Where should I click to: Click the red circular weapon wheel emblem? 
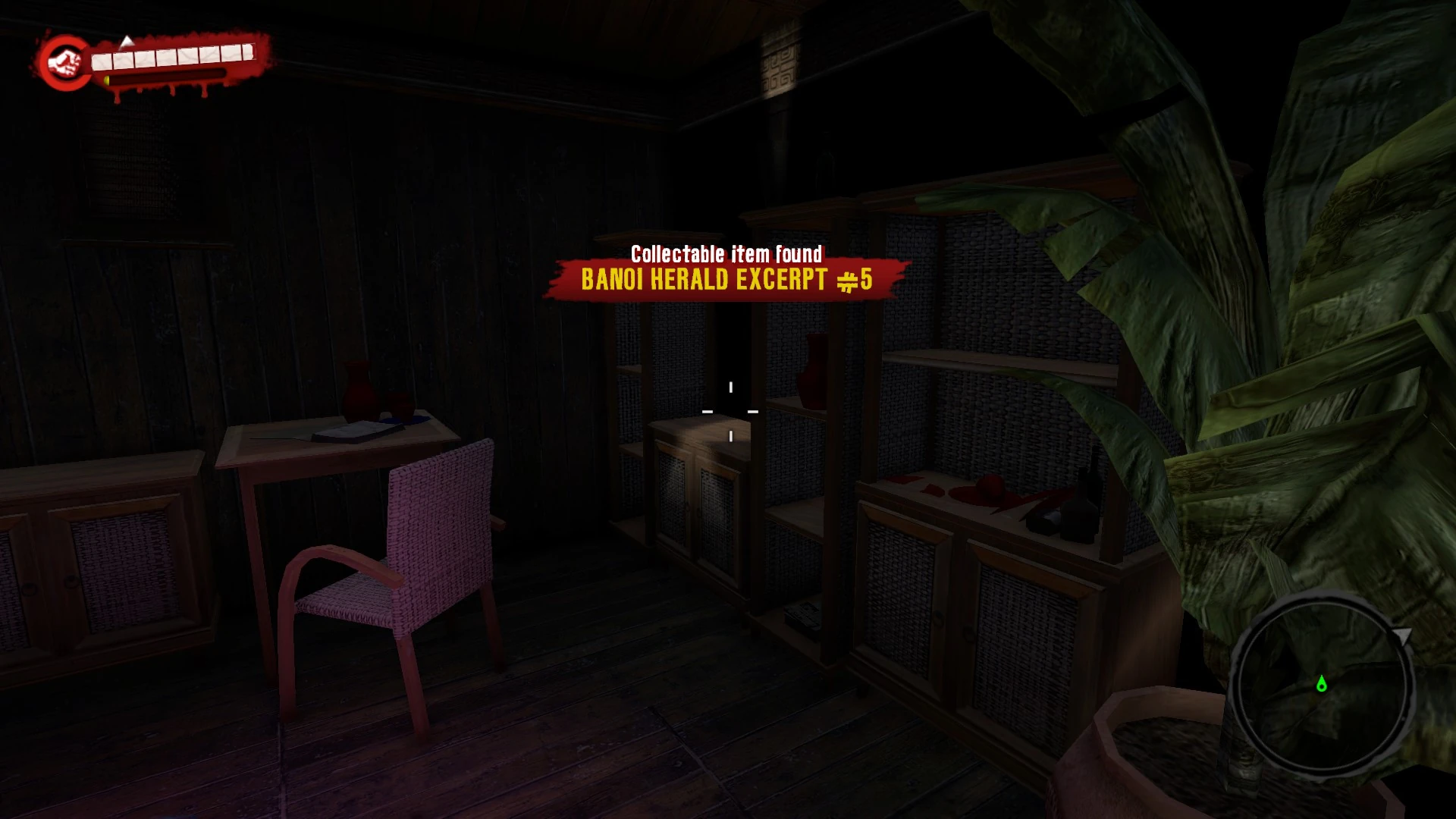[x=63, y=61]
